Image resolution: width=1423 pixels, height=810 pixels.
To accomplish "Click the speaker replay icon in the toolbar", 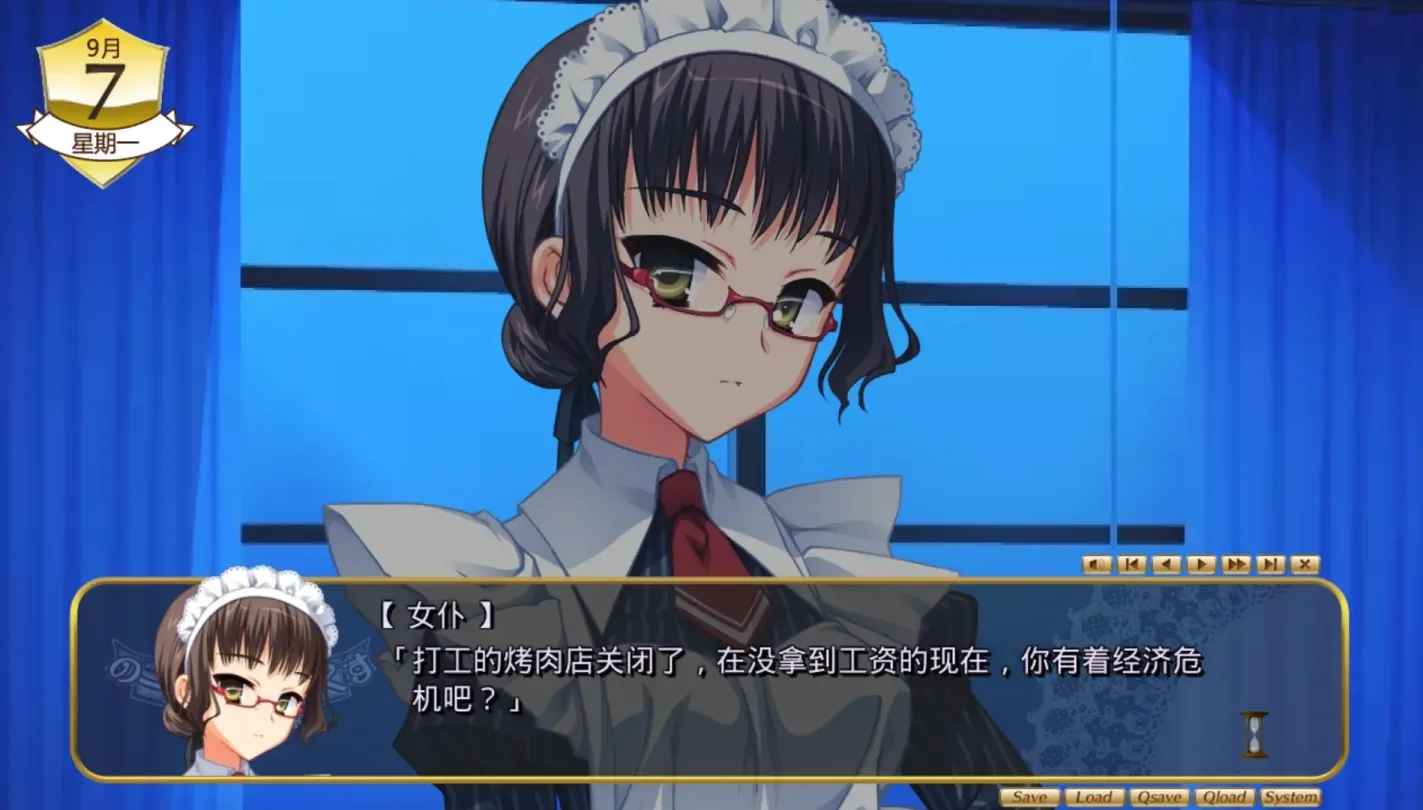I will click(x=1097, y=564).
